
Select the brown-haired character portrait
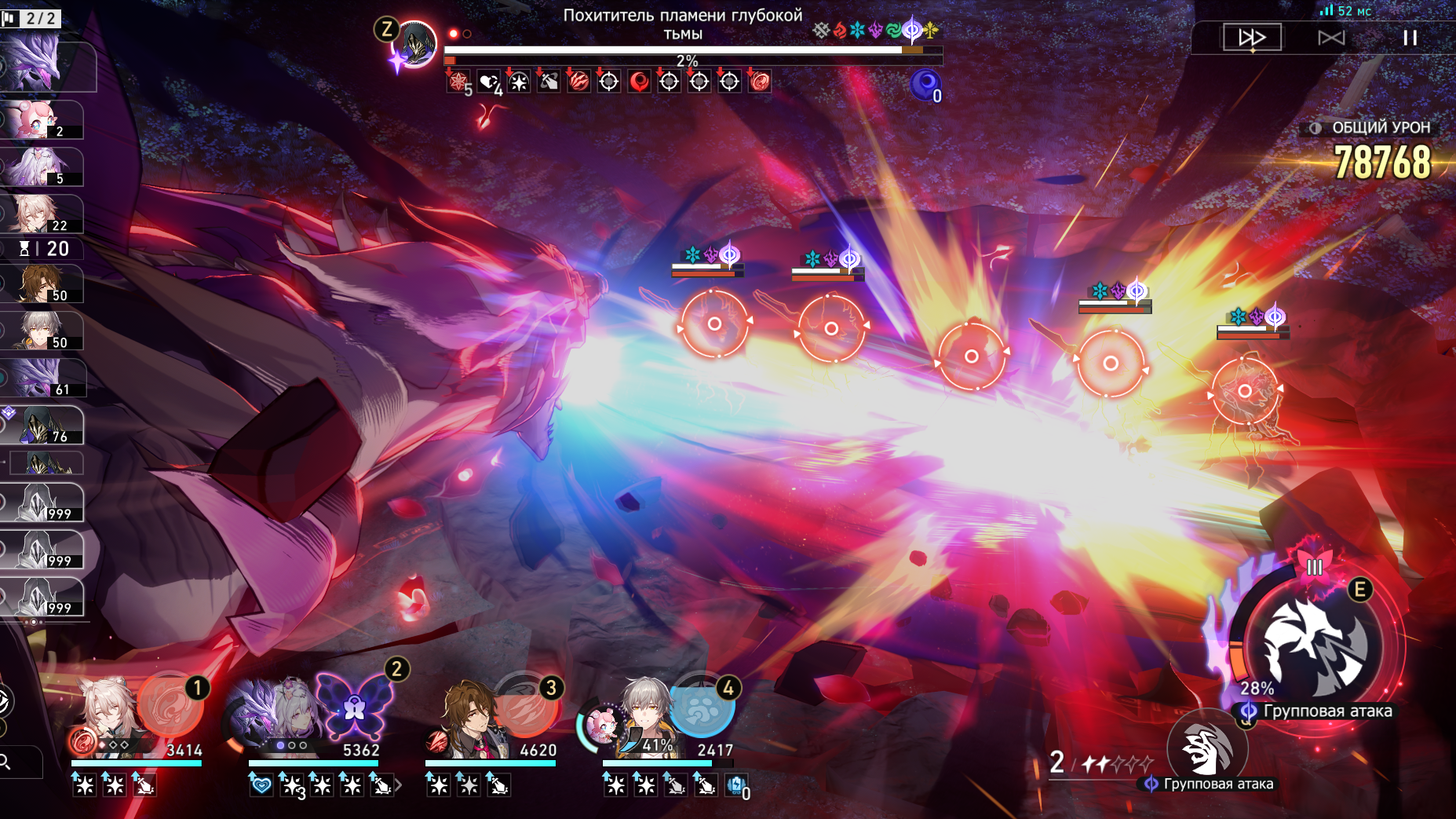pos(471,716)
